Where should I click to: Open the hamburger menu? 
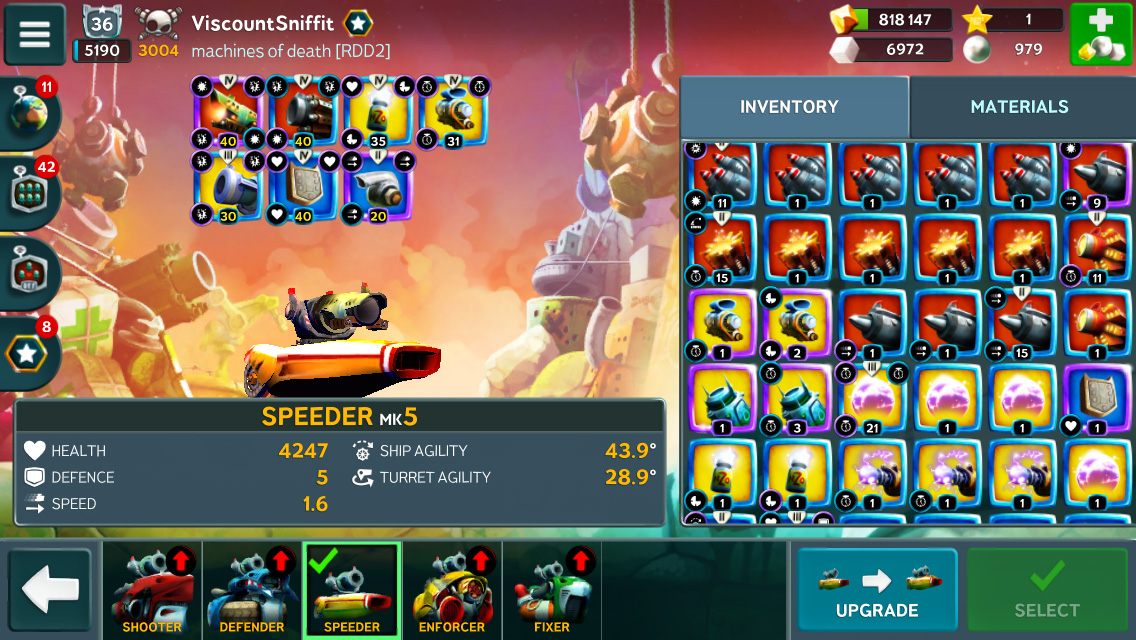pyautogui.click(x=35, y=34)
